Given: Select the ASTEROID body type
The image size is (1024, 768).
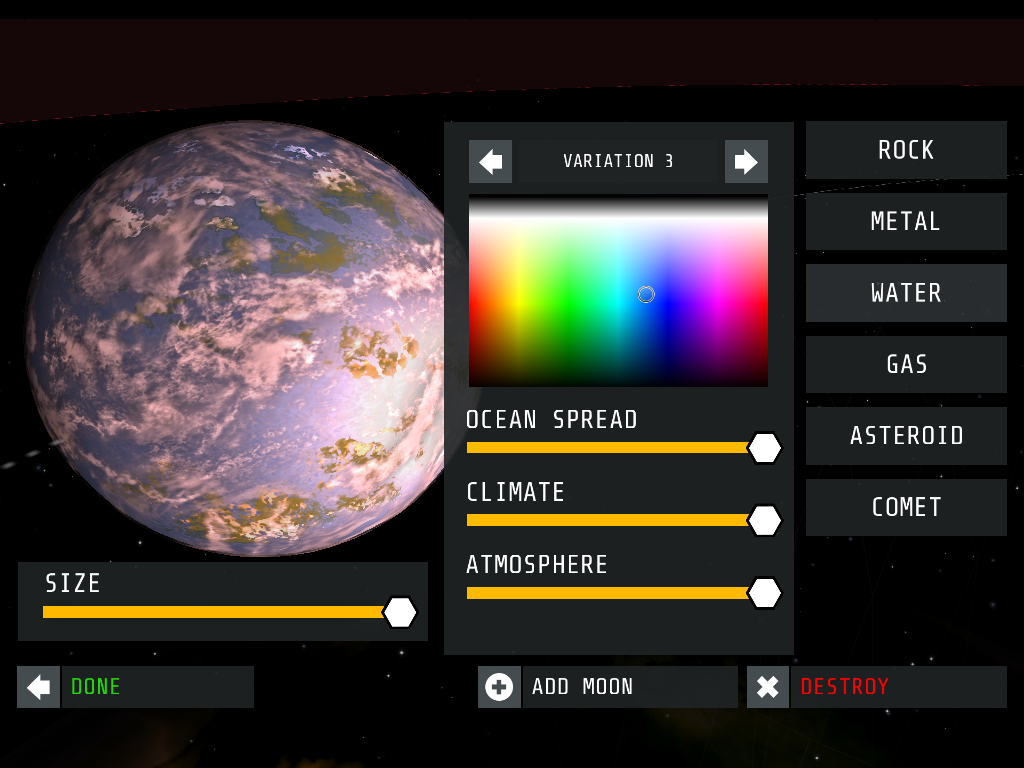Looking at the screenshot, I should 906,436.
